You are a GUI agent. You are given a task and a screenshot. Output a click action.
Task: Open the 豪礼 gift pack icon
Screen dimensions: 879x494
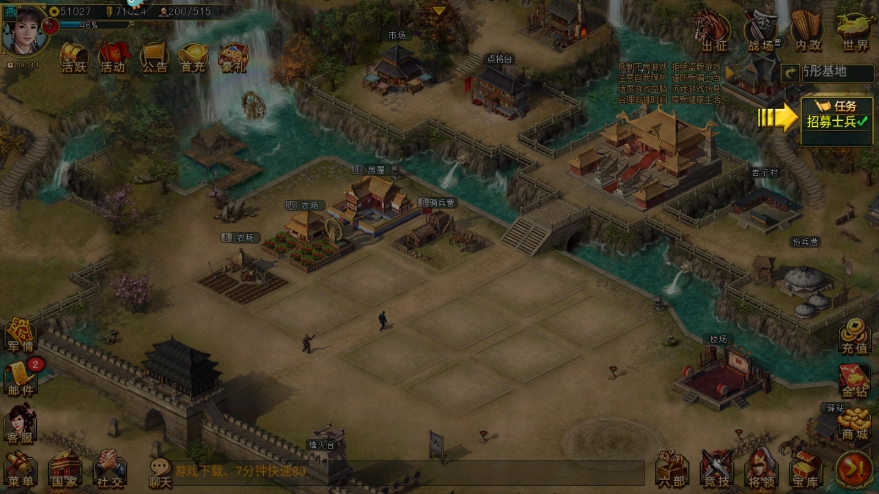[233, 57]
